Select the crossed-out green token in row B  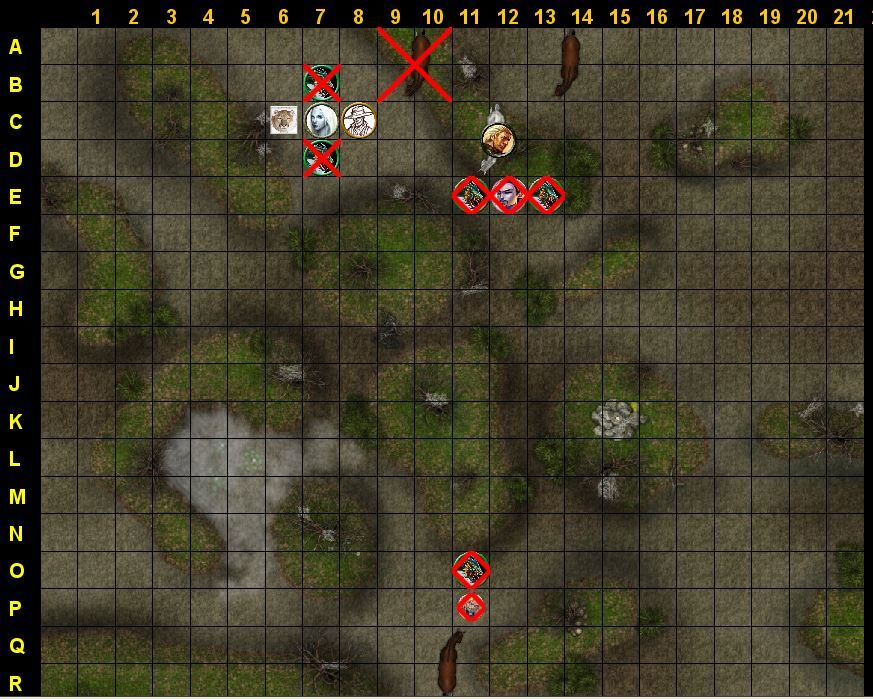click(321, 82)
